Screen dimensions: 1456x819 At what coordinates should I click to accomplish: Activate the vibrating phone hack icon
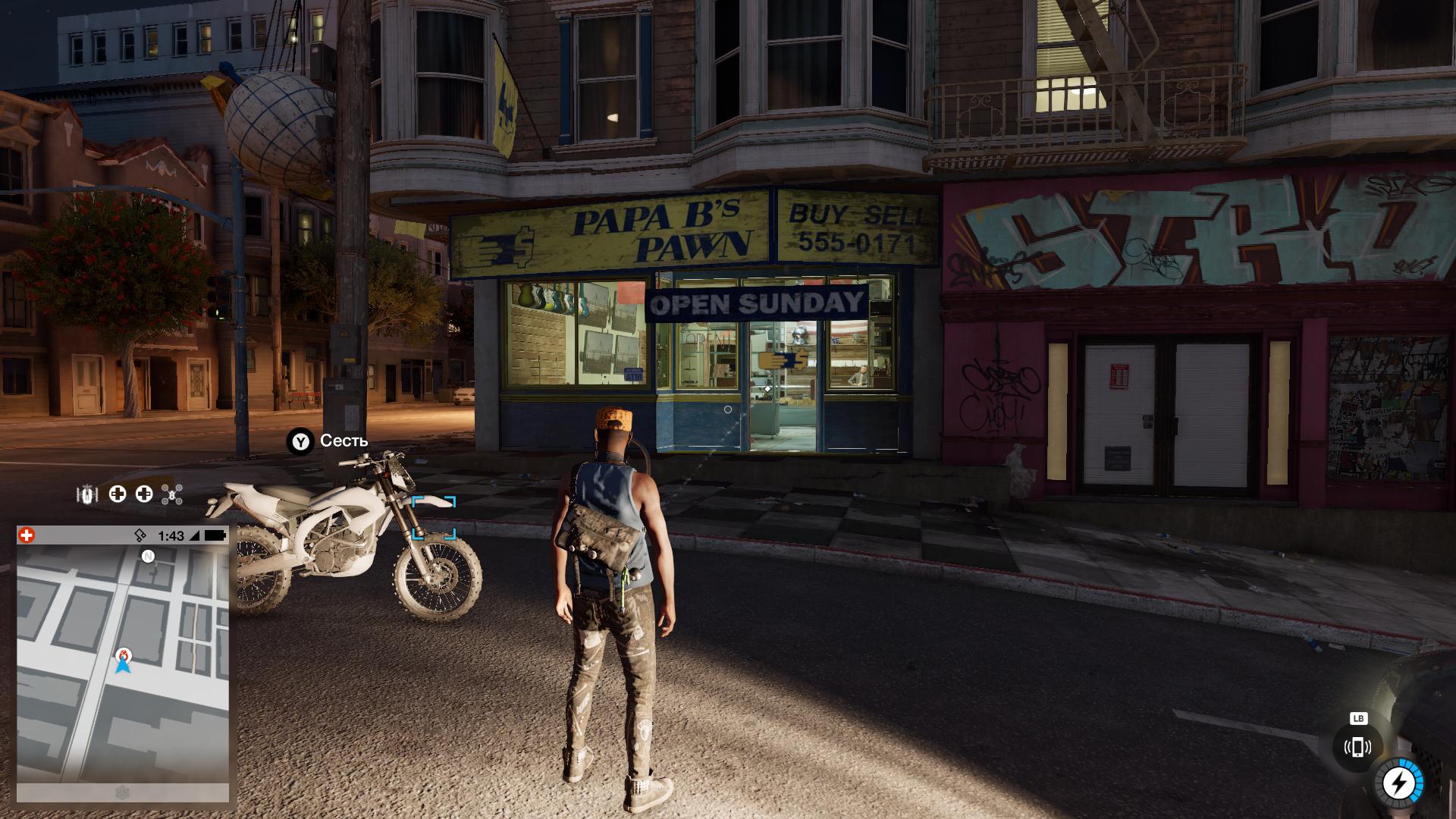(1357, 748)
